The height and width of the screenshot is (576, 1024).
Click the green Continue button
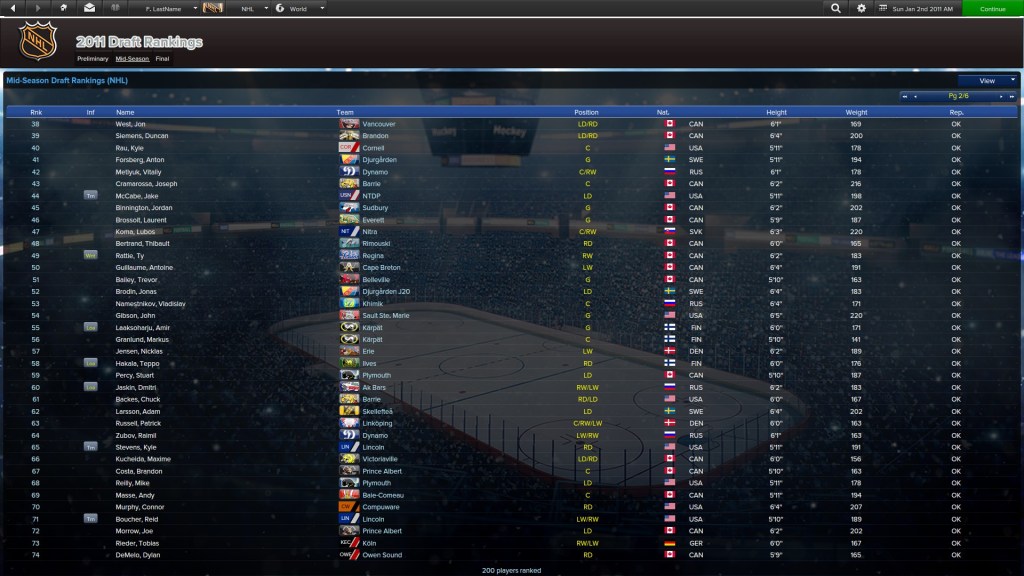tap(992, 8)
